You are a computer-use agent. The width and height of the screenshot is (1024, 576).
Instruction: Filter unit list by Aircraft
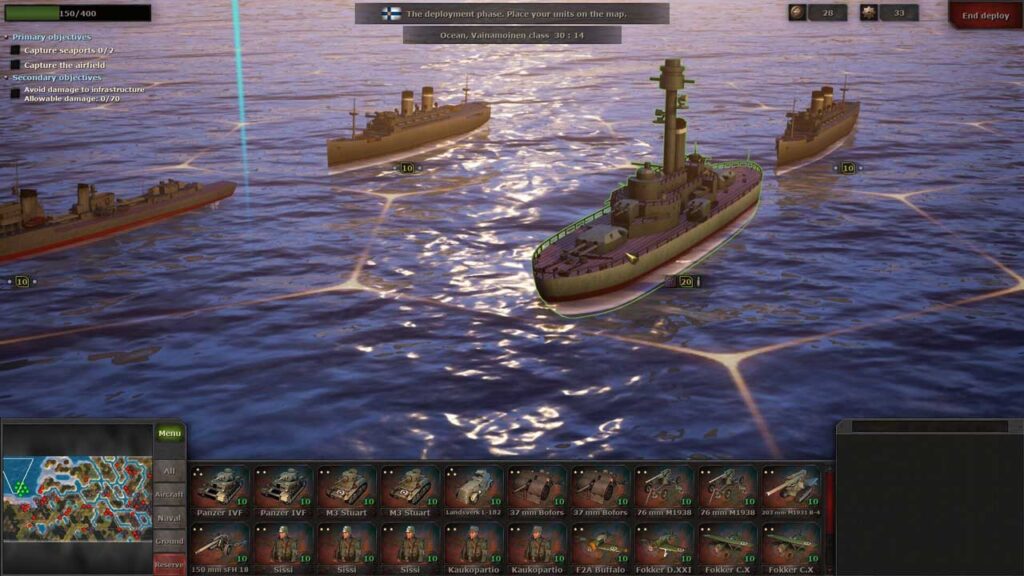point(169,494)
